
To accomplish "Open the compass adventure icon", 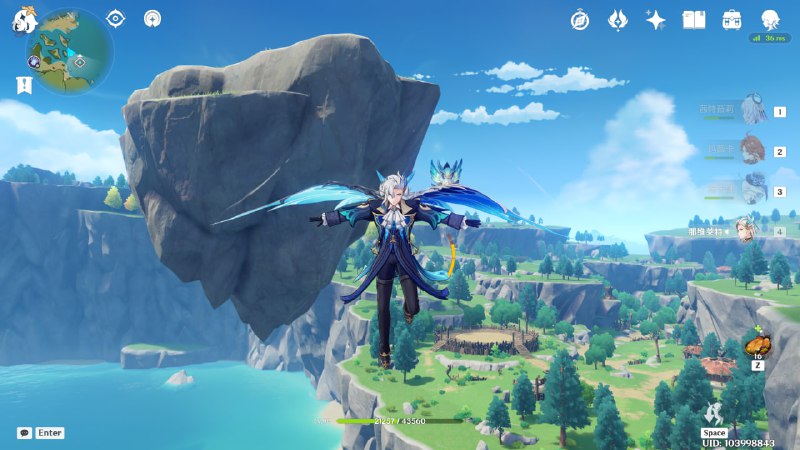I will (580, 19).
